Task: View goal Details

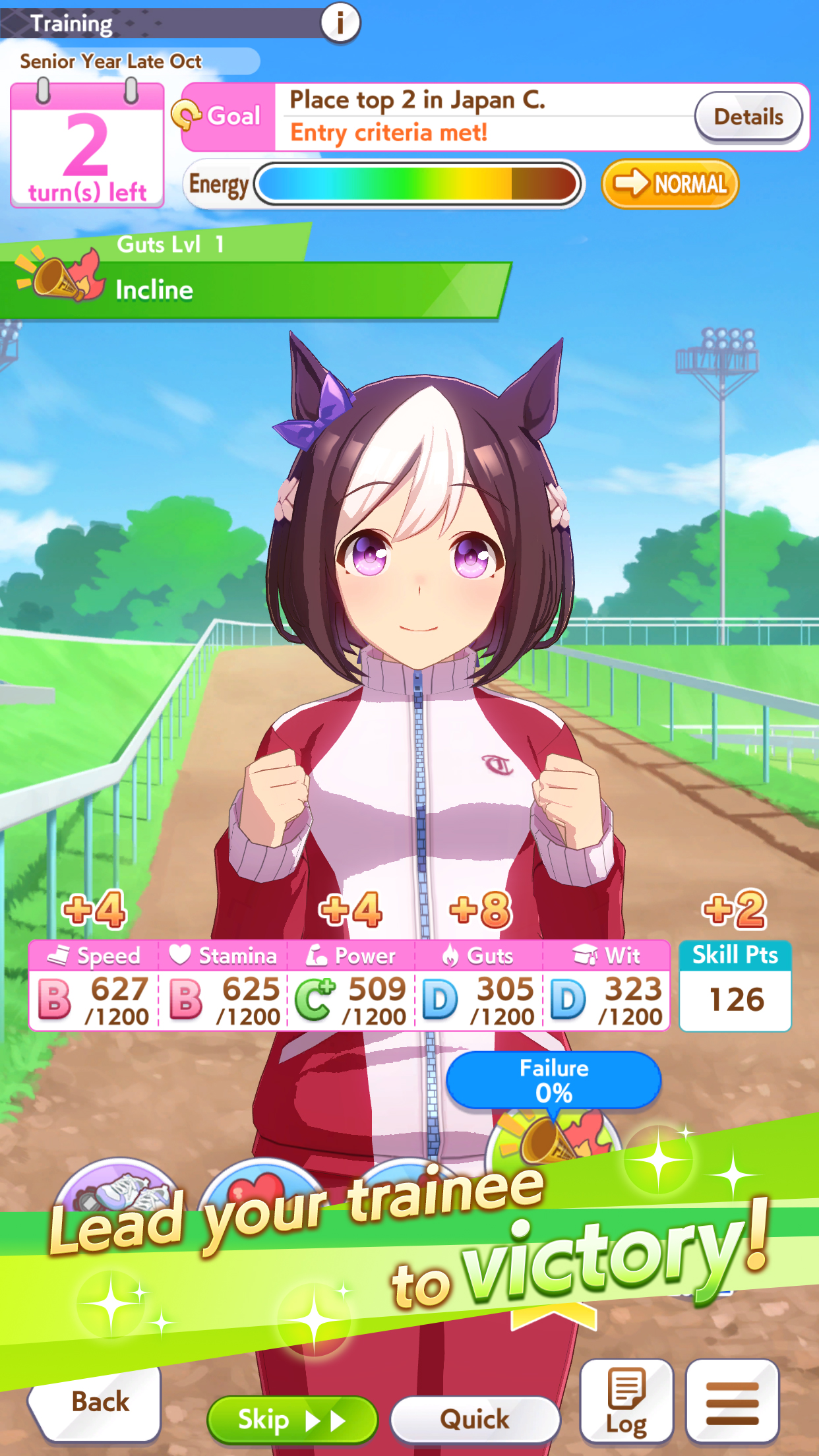Action: 748,117
